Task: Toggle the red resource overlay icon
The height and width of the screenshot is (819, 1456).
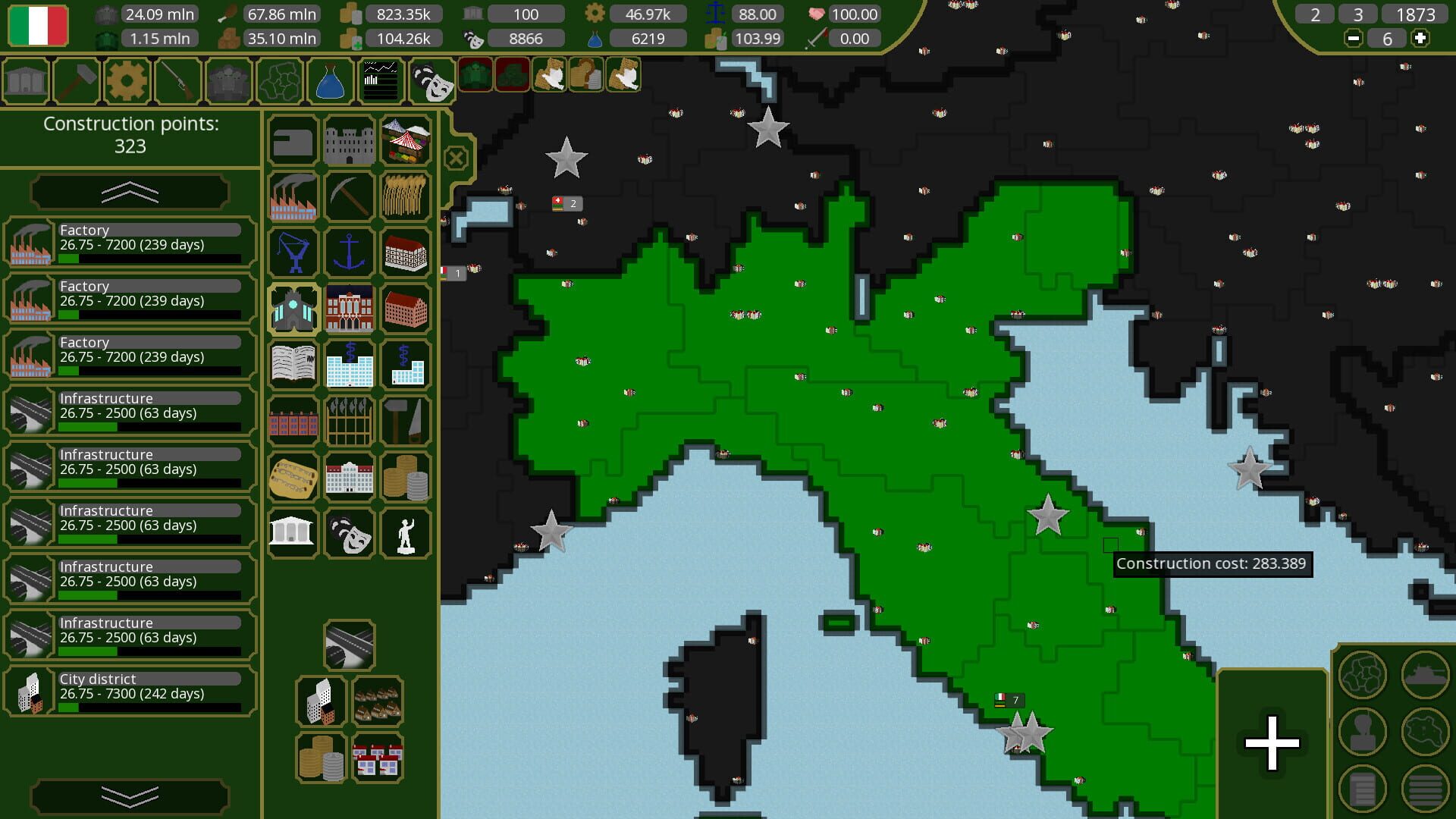Action: pos(513,75)
